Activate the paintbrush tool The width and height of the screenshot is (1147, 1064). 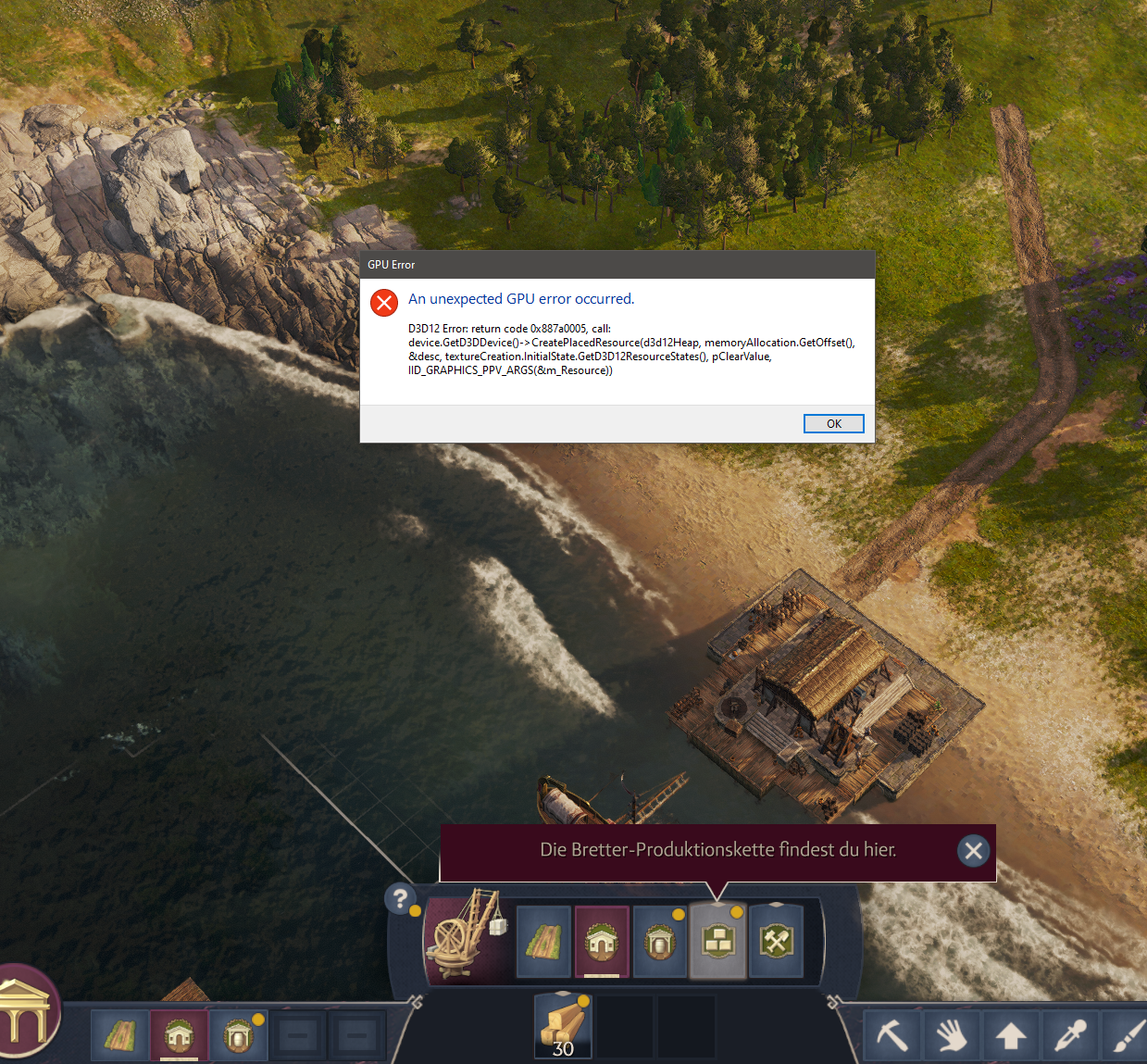point(1127,1035)
